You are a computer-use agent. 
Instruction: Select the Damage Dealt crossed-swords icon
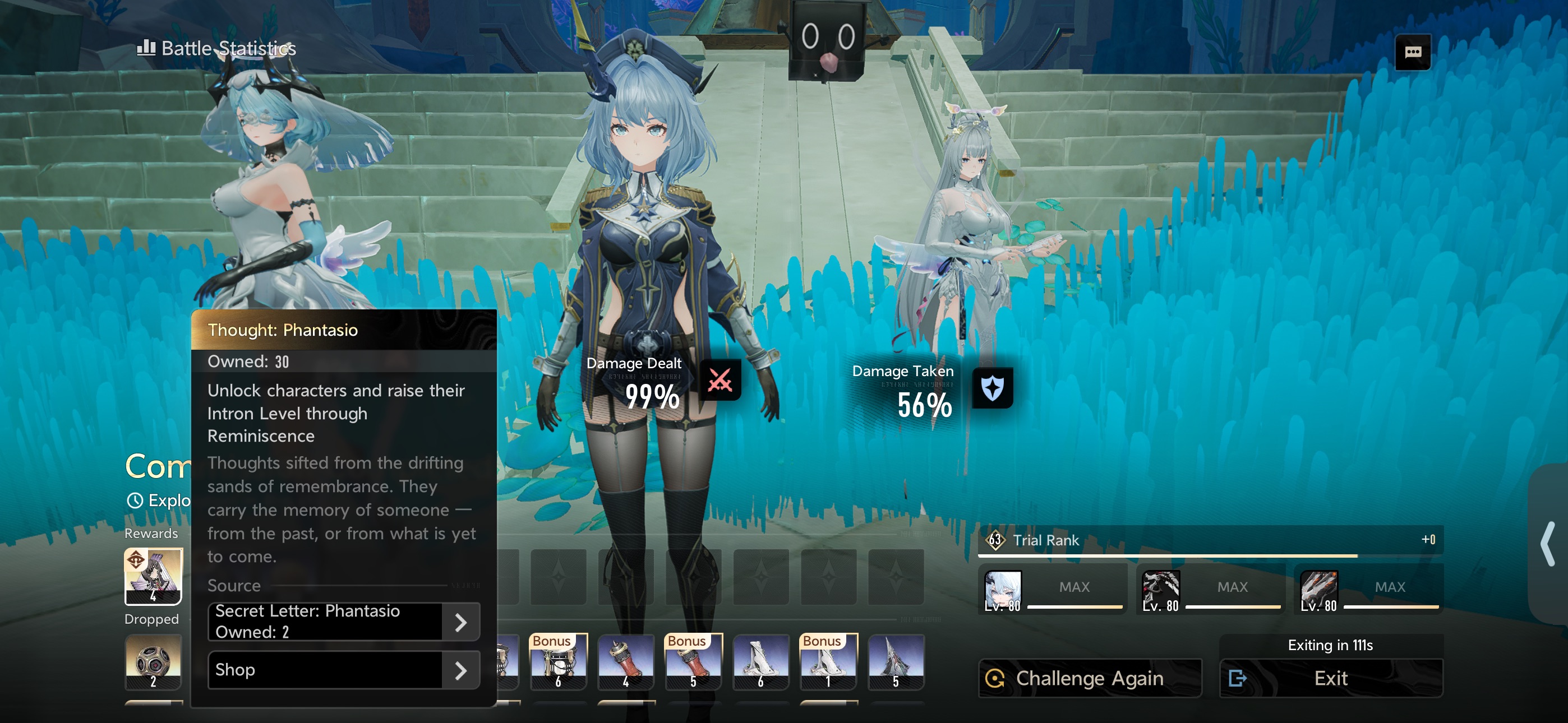point(720,381)
